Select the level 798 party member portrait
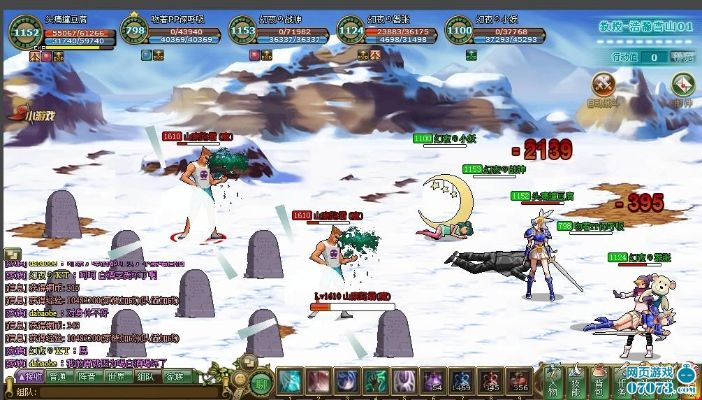 [135, 32]
